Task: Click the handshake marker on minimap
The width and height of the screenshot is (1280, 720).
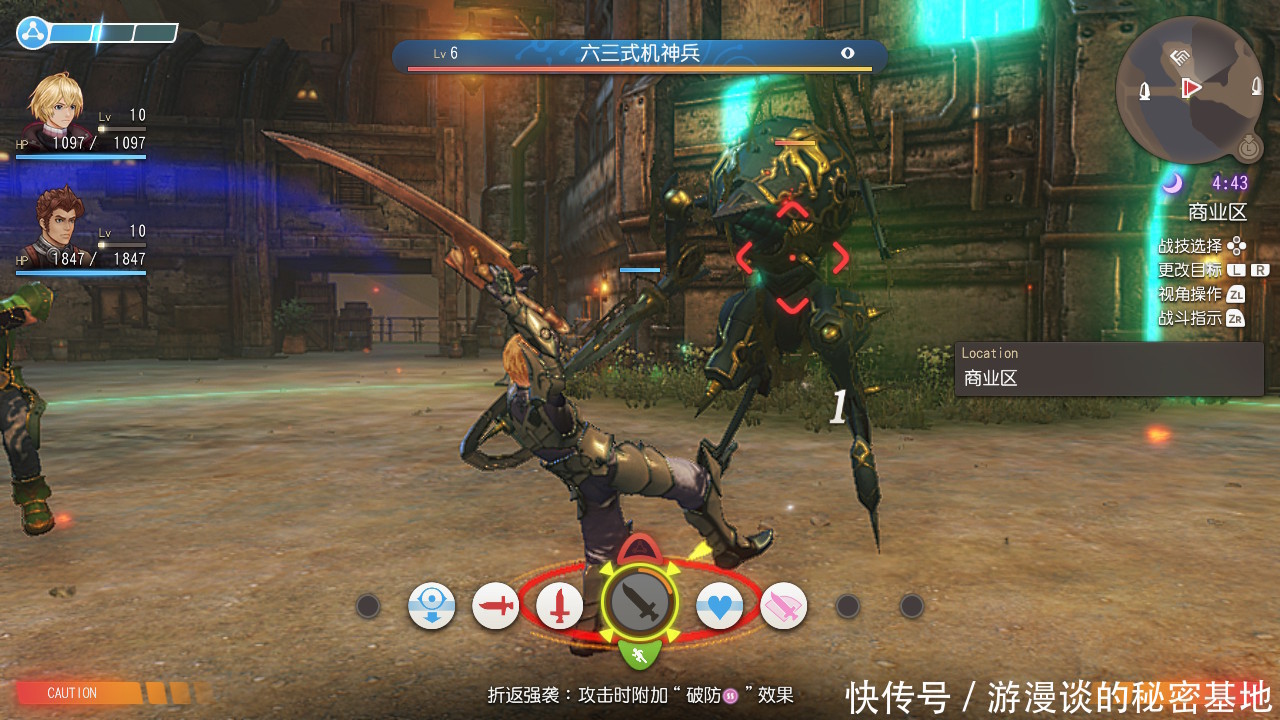Action: click(1180, 56)
